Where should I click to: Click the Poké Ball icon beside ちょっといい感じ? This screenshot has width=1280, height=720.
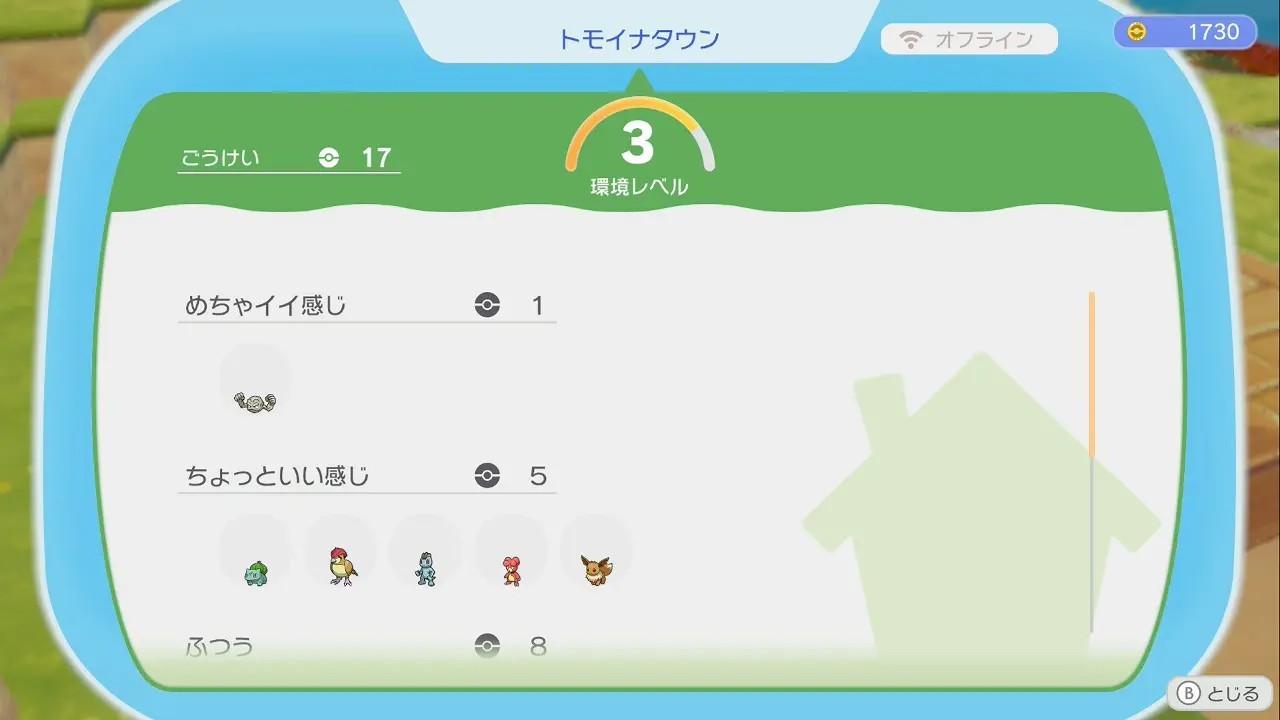tap(487, 476)
